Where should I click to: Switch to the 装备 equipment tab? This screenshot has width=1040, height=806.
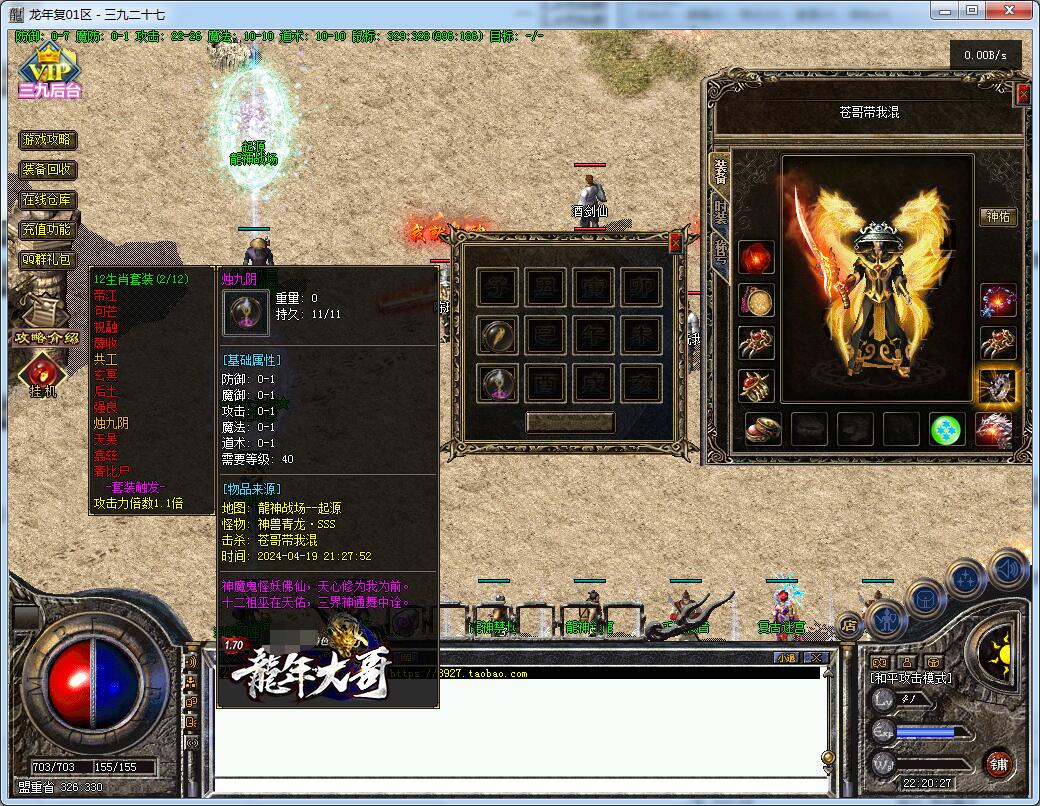pos(720,170)
